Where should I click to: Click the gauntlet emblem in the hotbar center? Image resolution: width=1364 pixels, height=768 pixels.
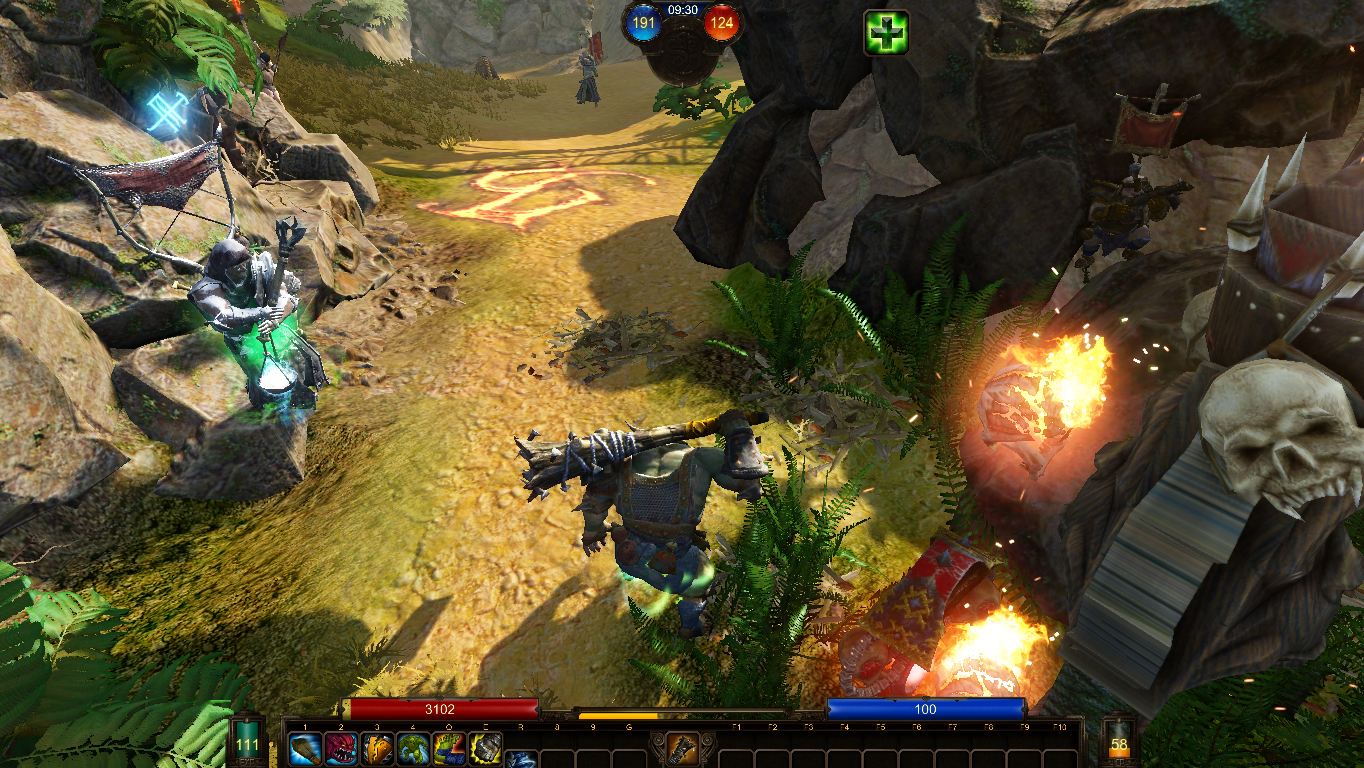(x=682, y=748)
